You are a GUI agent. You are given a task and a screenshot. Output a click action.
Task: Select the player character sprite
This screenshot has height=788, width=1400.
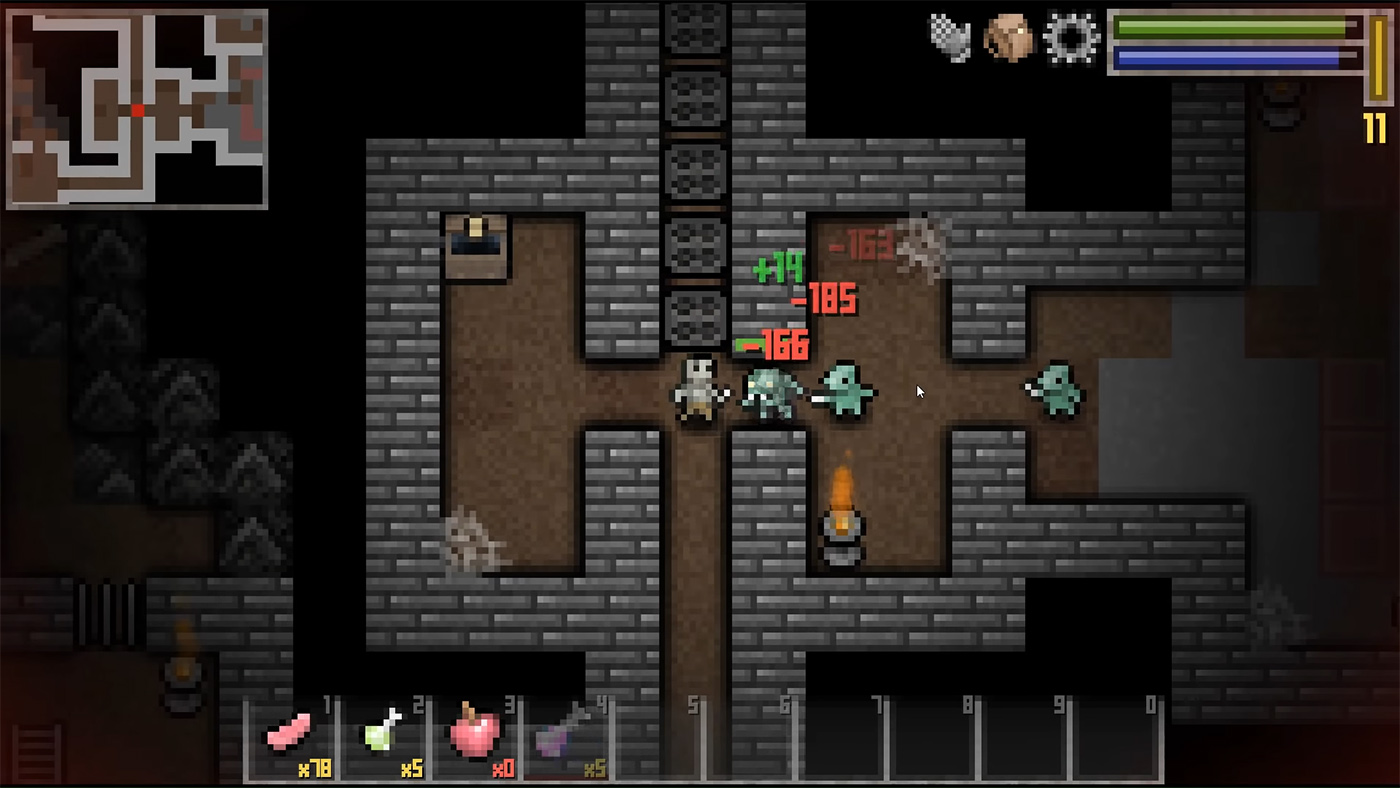coord(699,392)
